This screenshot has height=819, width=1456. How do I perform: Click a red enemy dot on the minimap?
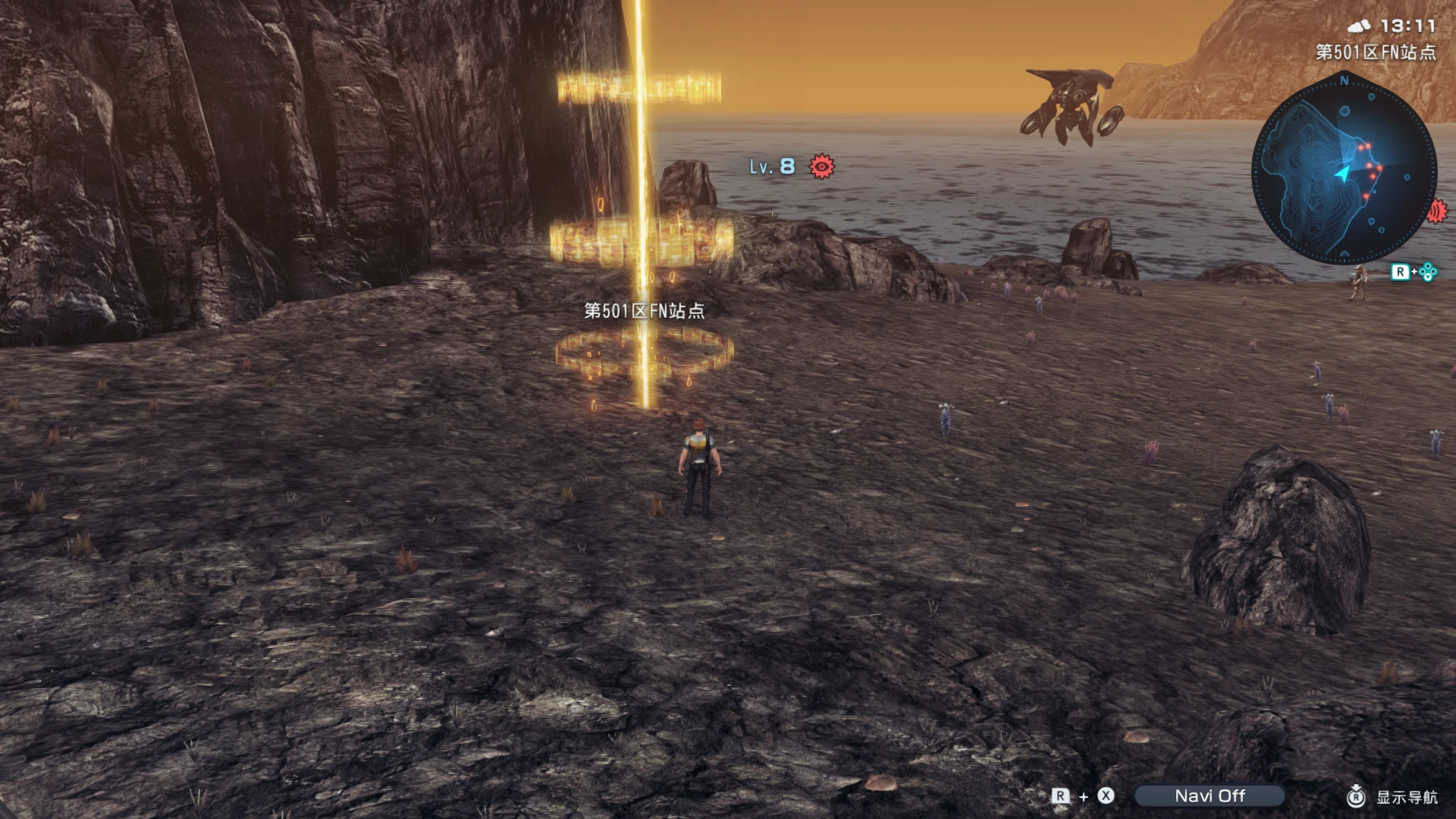(x=1367, y=145)
